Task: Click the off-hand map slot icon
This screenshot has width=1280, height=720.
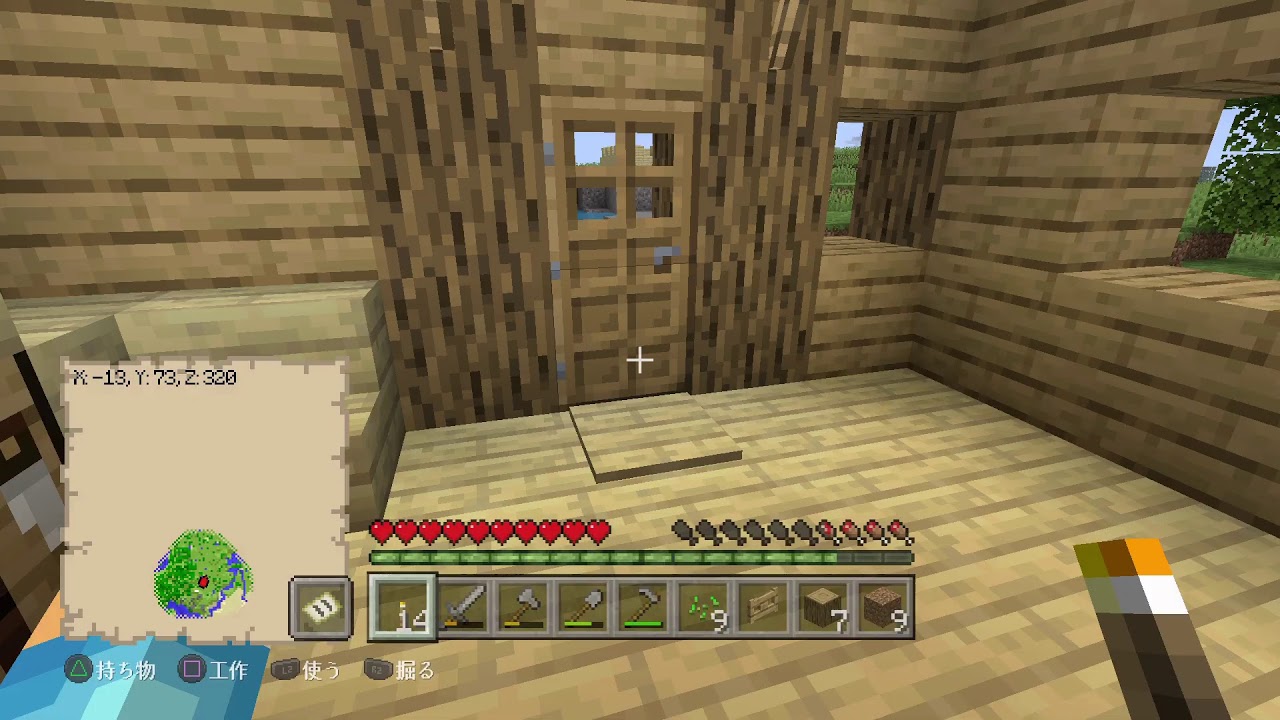Action: pyautogui.click(x=319, y=607)
